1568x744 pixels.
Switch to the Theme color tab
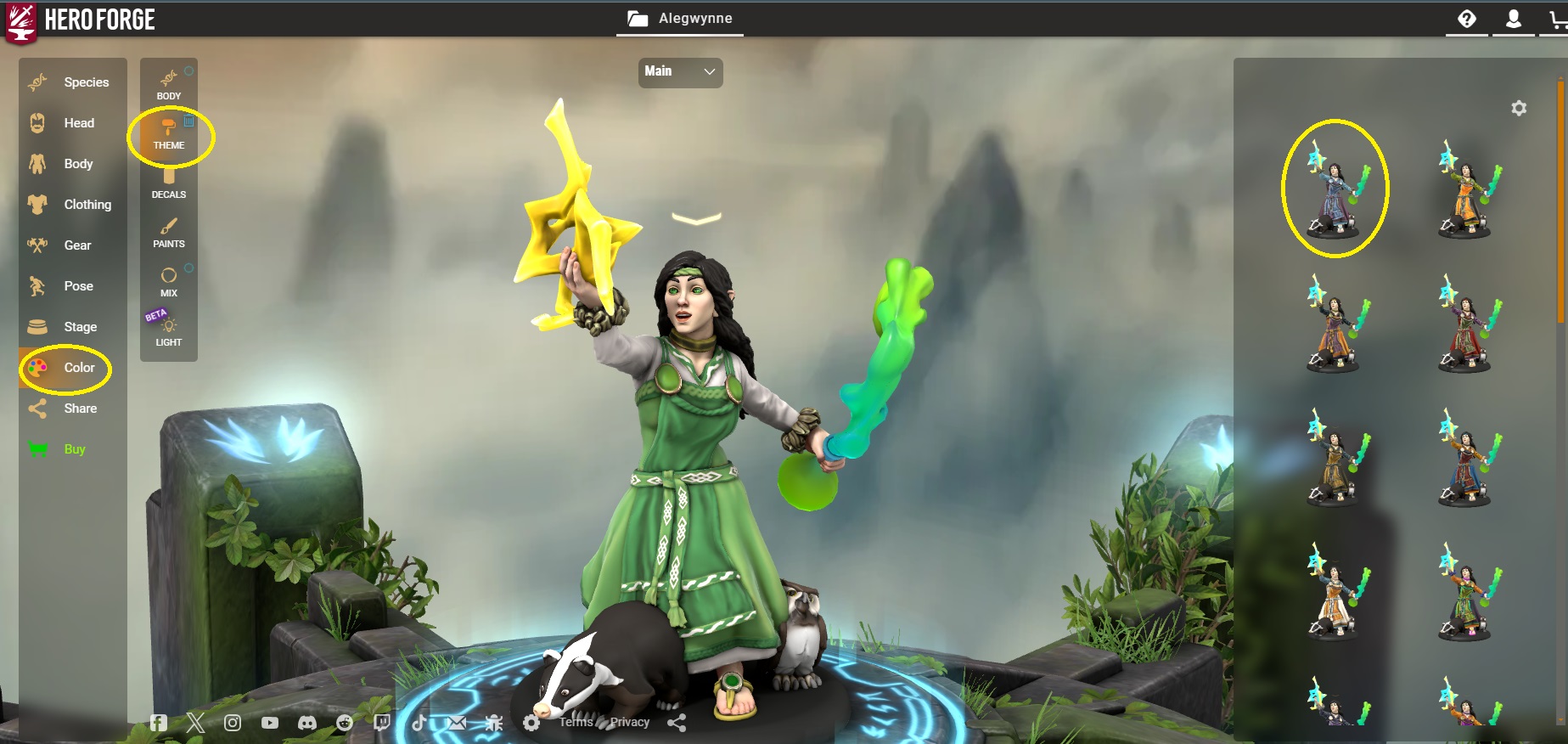click(169, 134)
